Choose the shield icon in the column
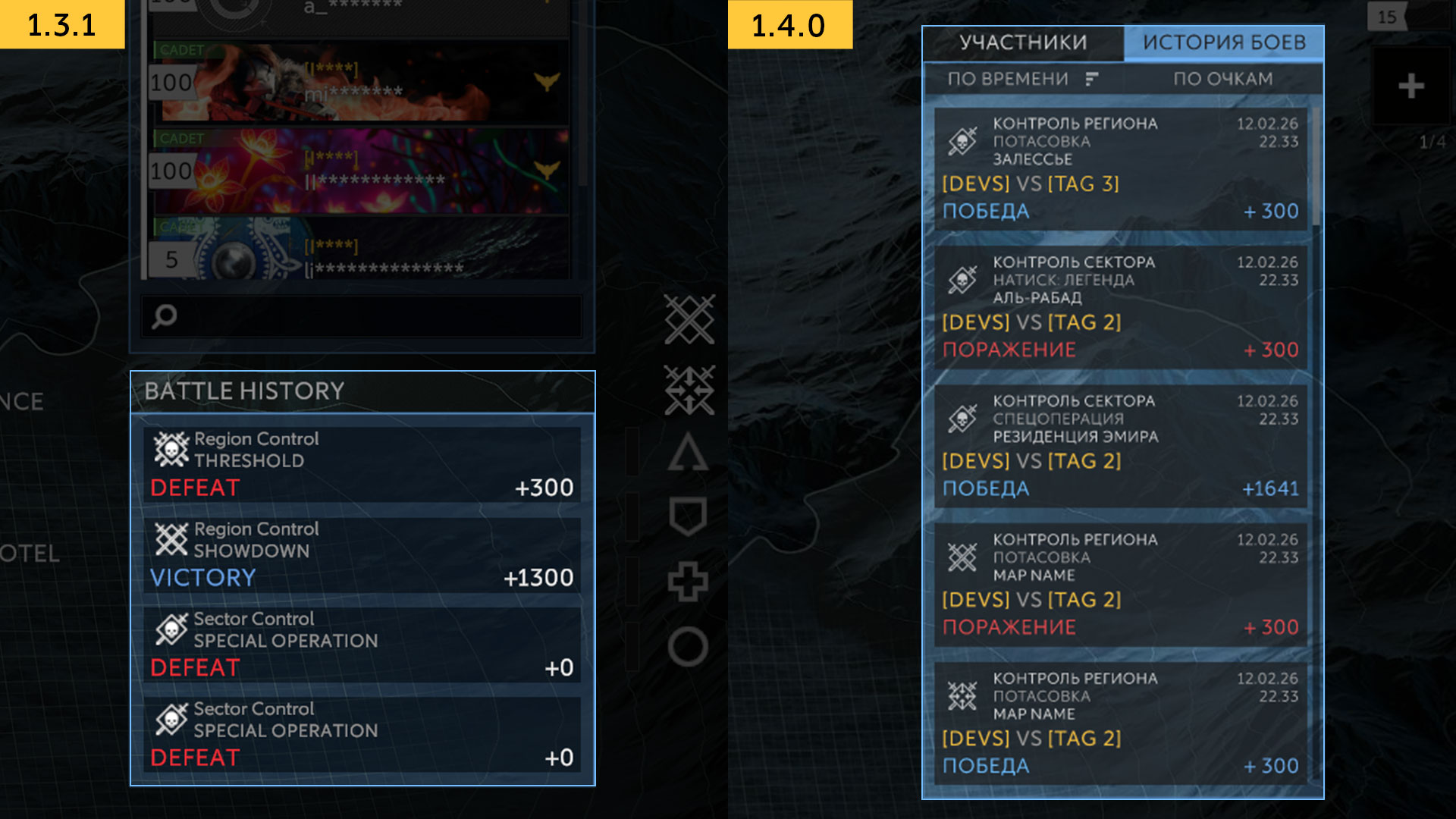The image size is (1456, 819). (688, 516)
